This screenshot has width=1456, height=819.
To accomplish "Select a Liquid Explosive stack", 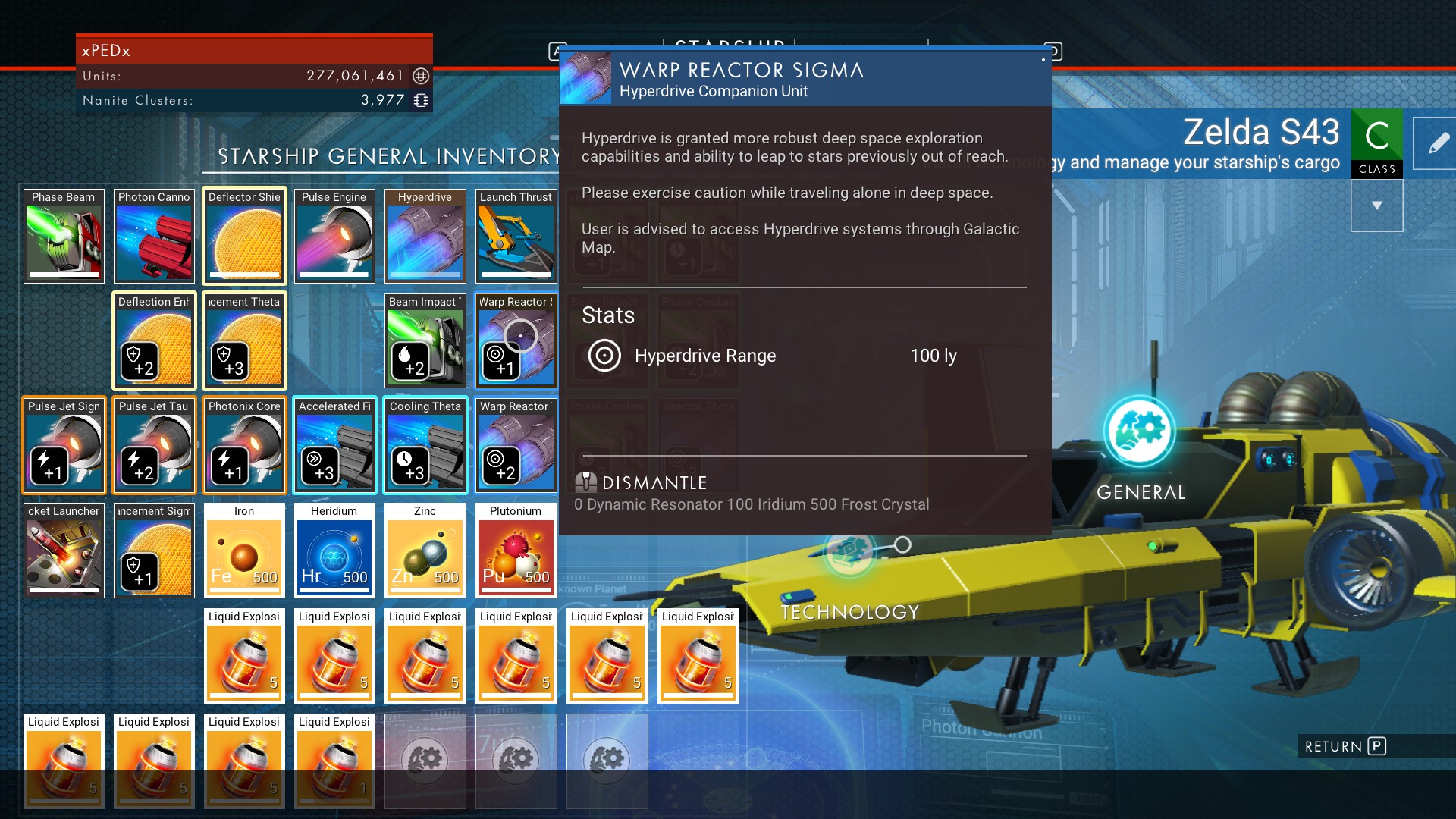I will 244,656.
